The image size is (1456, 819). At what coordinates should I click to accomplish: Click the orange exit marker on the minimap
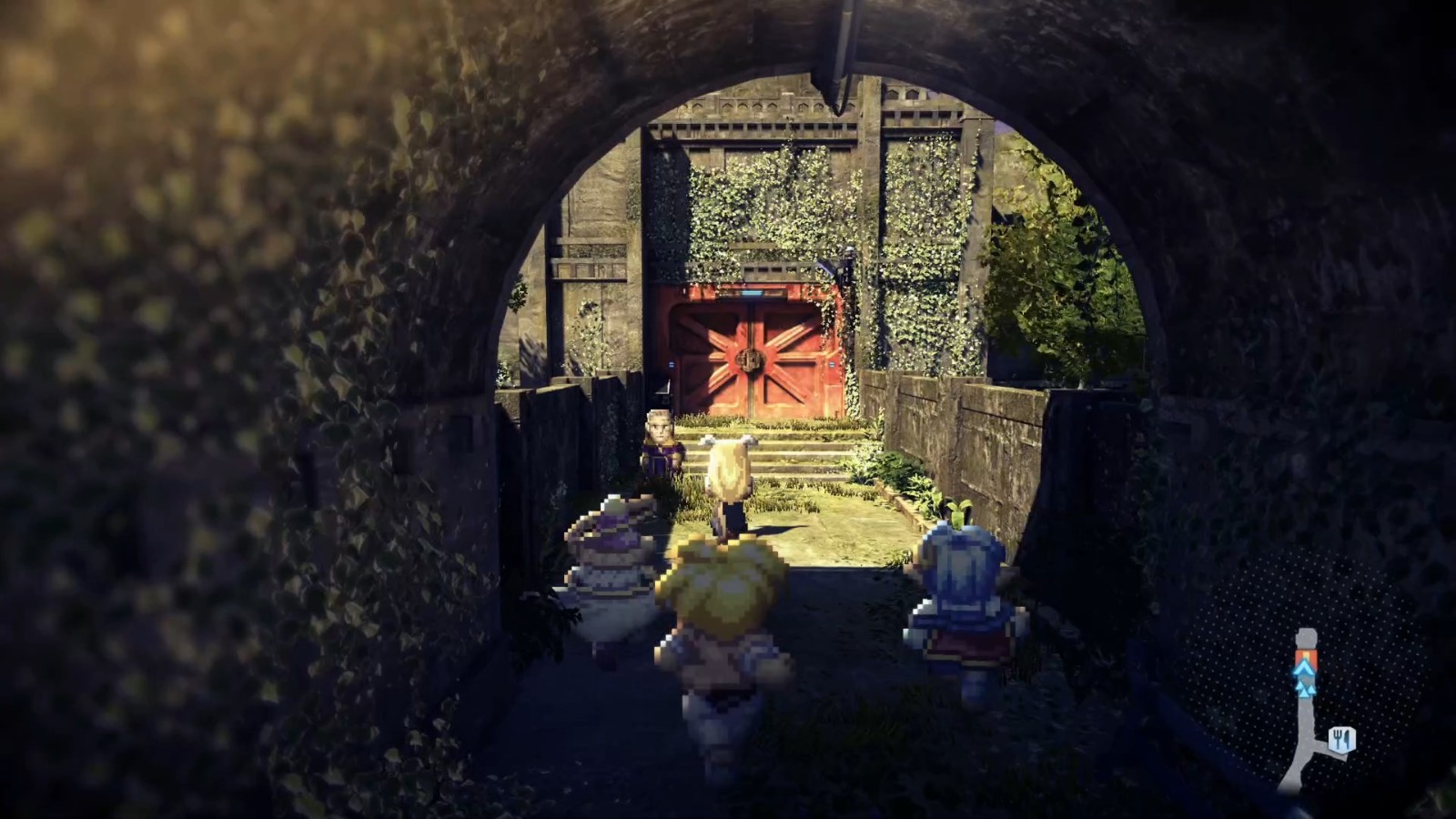pyautogui.click(x=1307, y=655)
